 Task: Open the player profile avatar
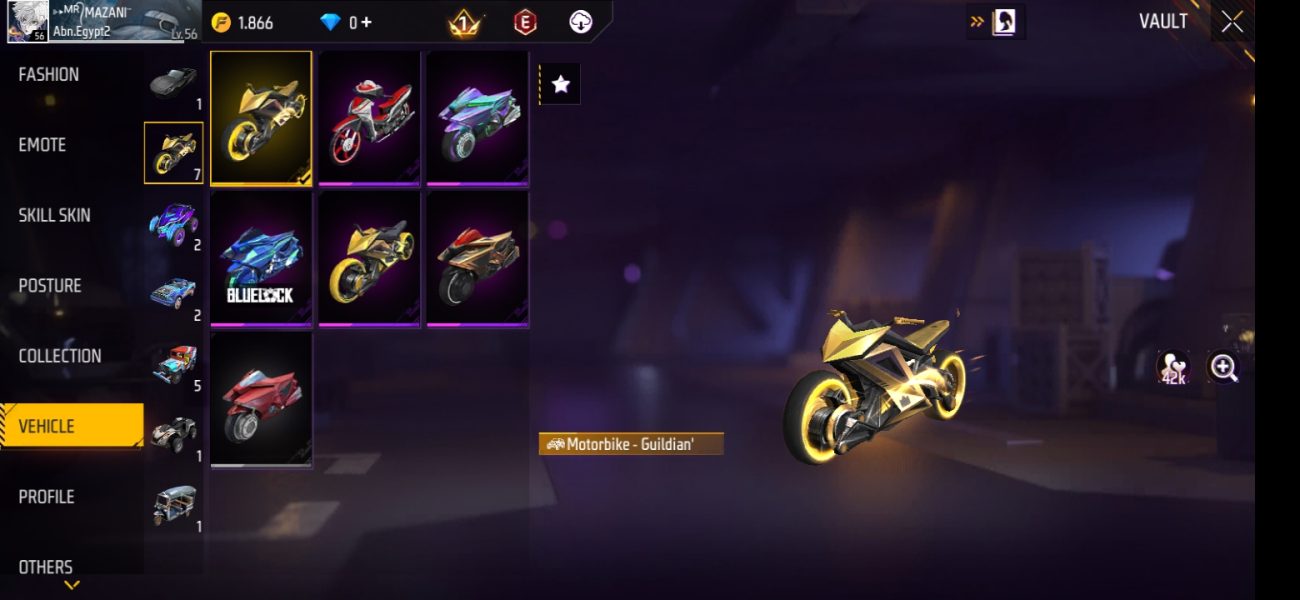click(27, 21)
